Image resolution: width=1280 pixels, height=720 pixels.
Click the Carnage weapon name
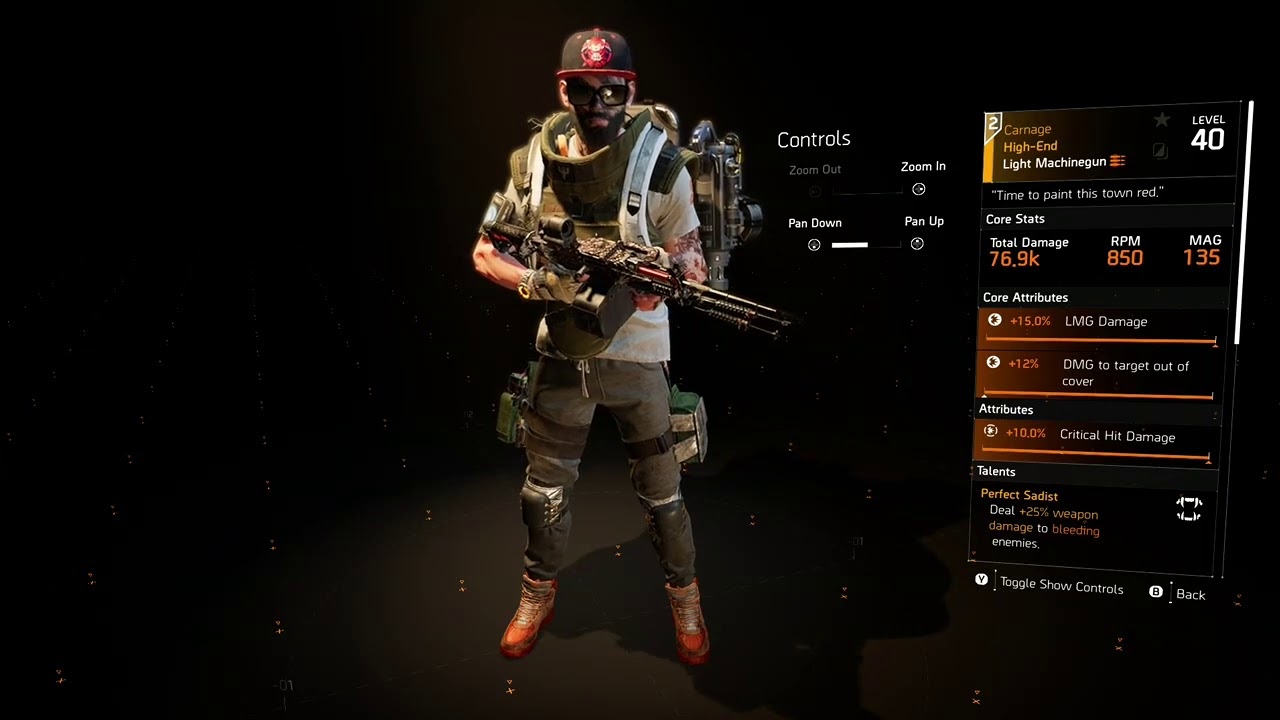(x=1027, y=129)
